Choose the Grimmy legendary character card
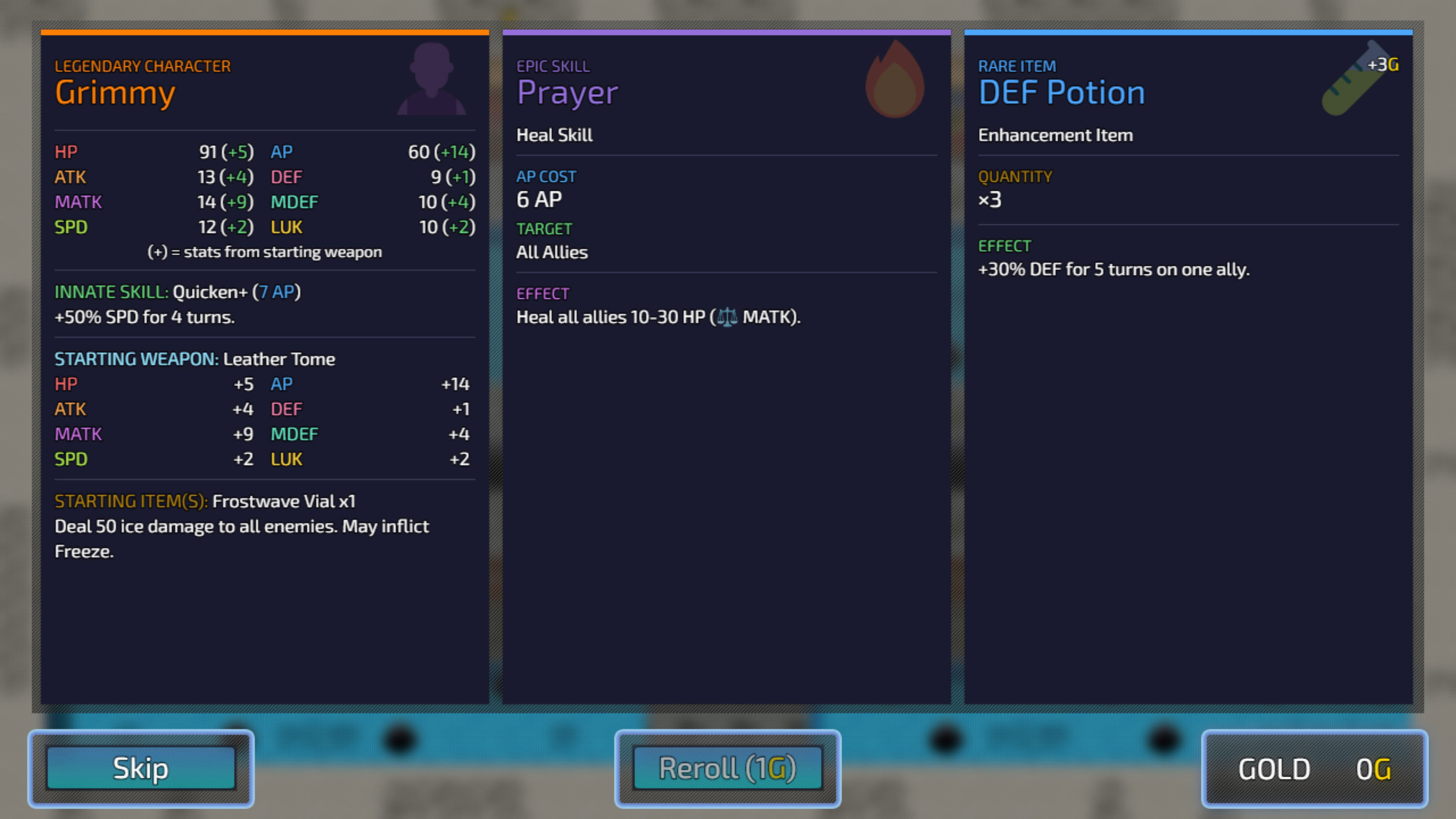This screenshot has width=1456, height=819. (x=265, y=367)
